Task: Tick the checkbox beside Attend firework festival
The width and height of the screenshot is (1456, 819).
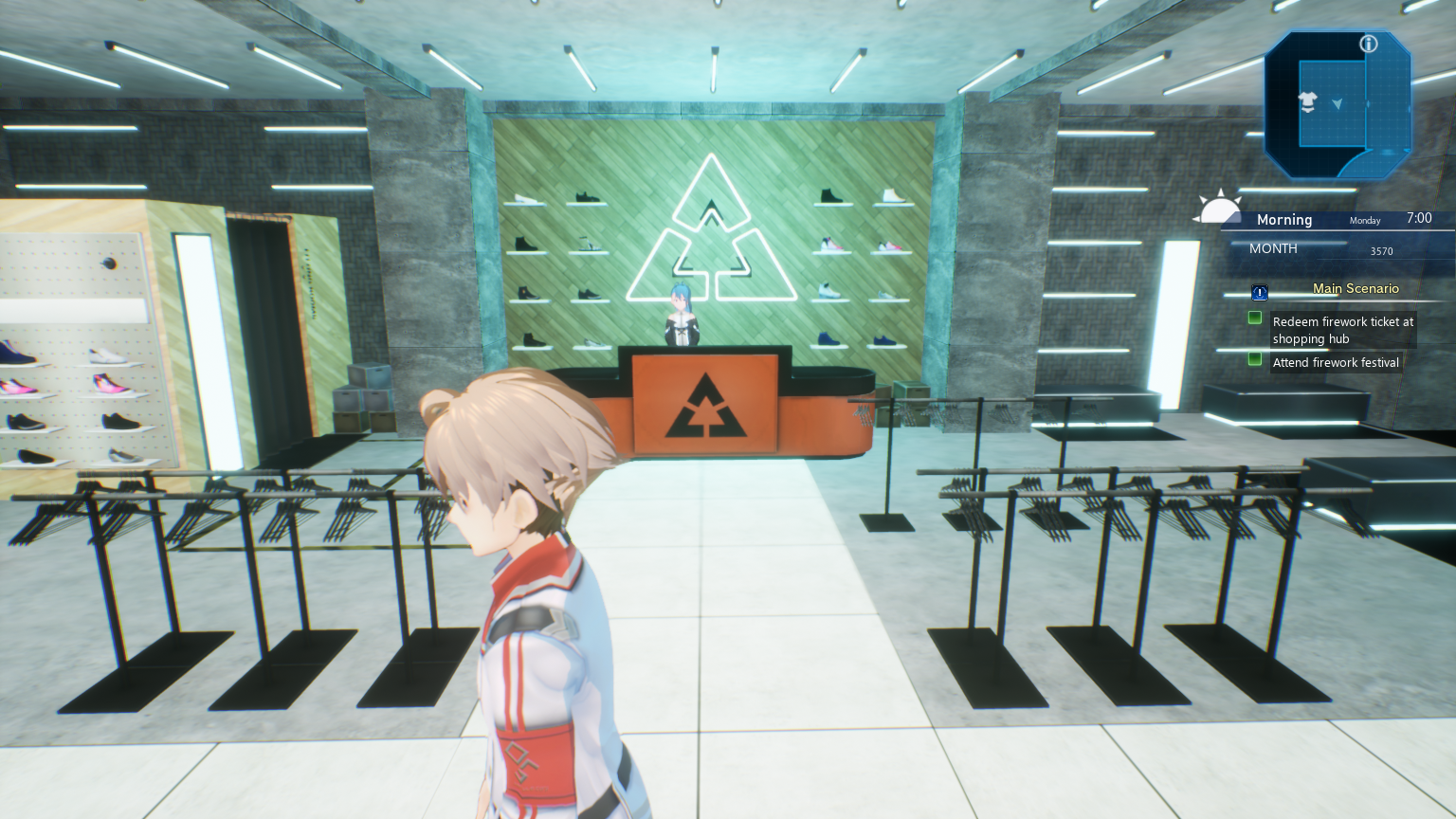Action: point(1255,359)
